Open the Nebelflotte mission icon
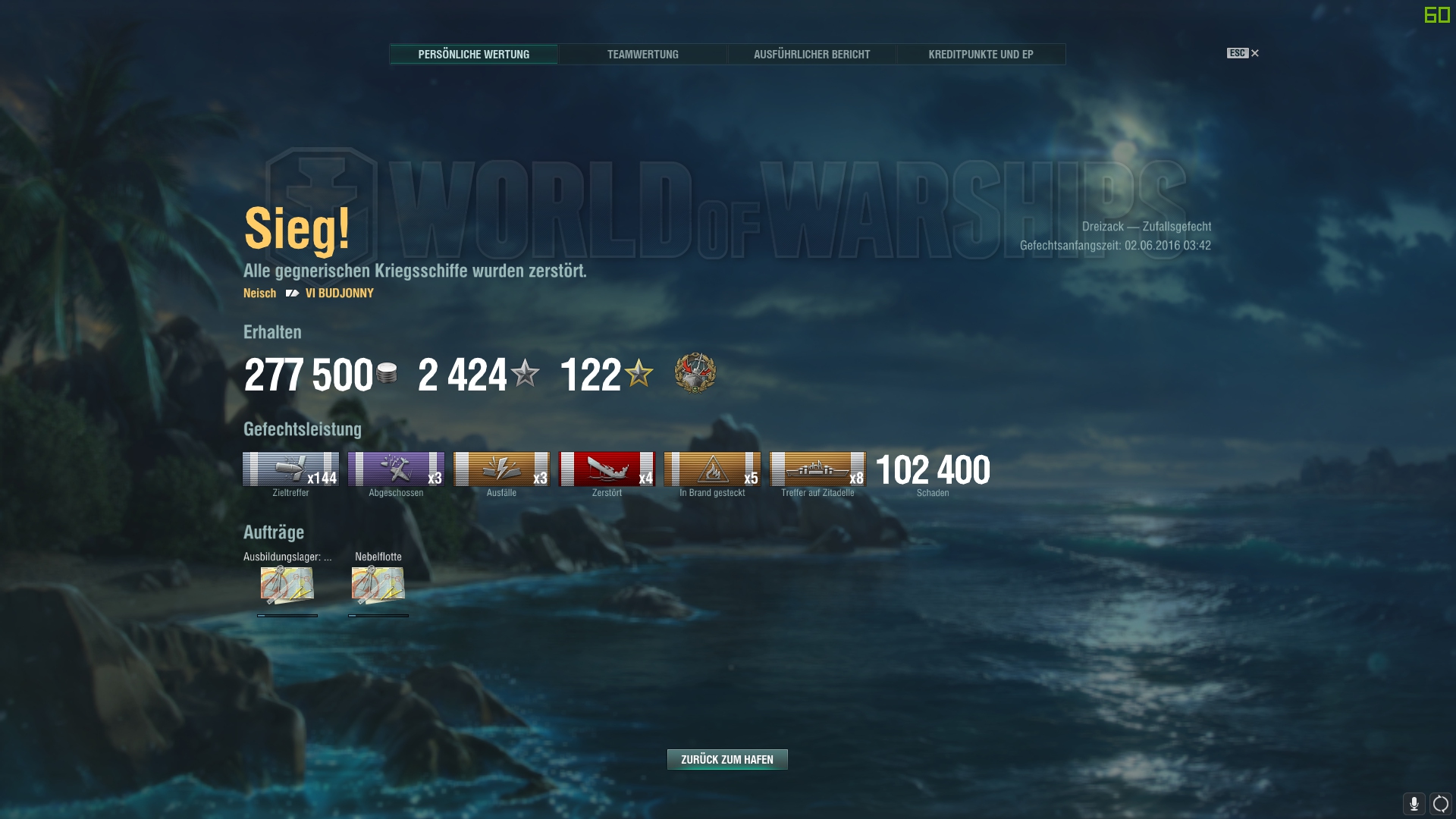 pos(378,585)
